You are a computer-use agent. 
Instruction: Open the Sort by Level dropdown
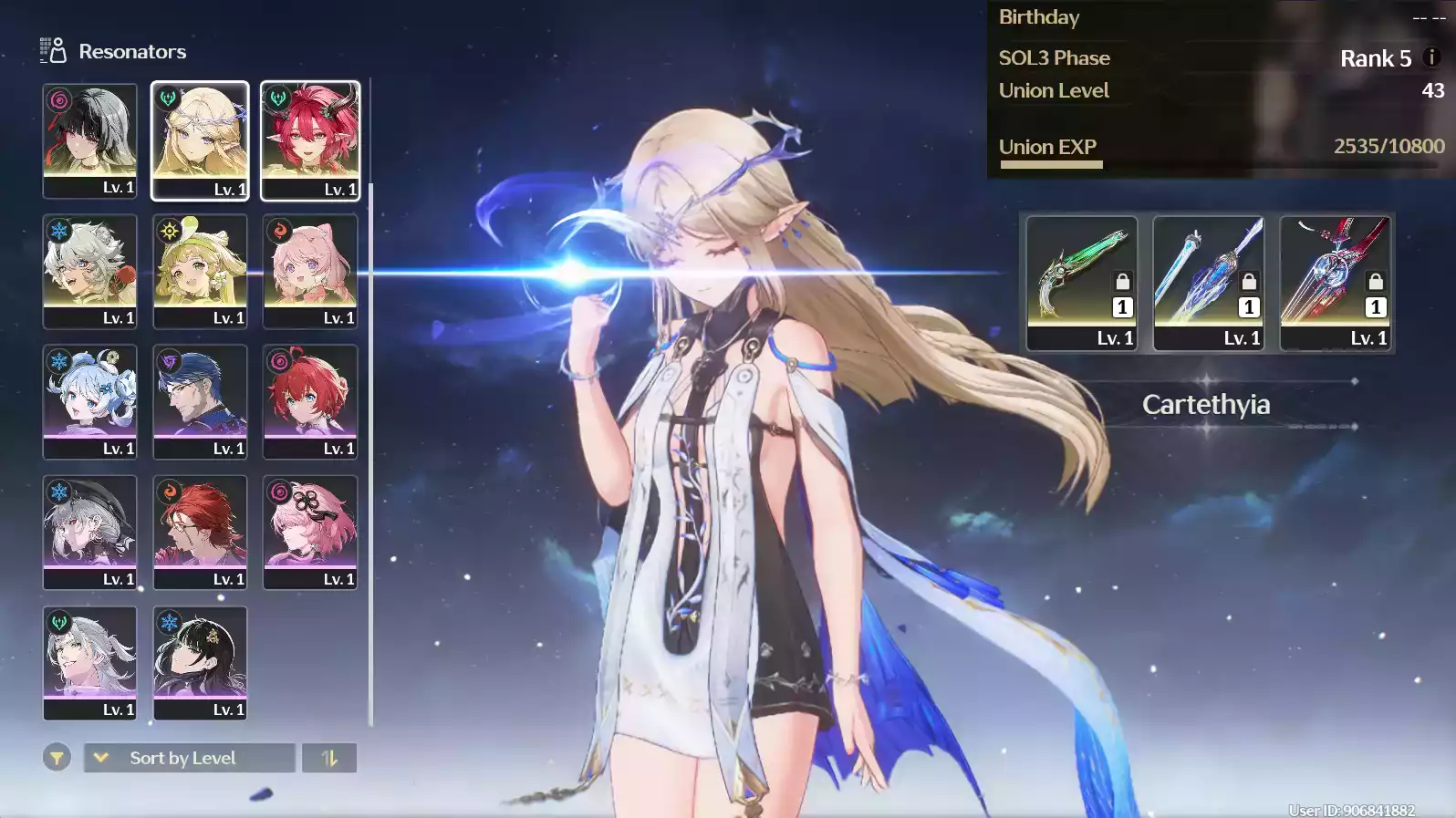coord(190,758)
